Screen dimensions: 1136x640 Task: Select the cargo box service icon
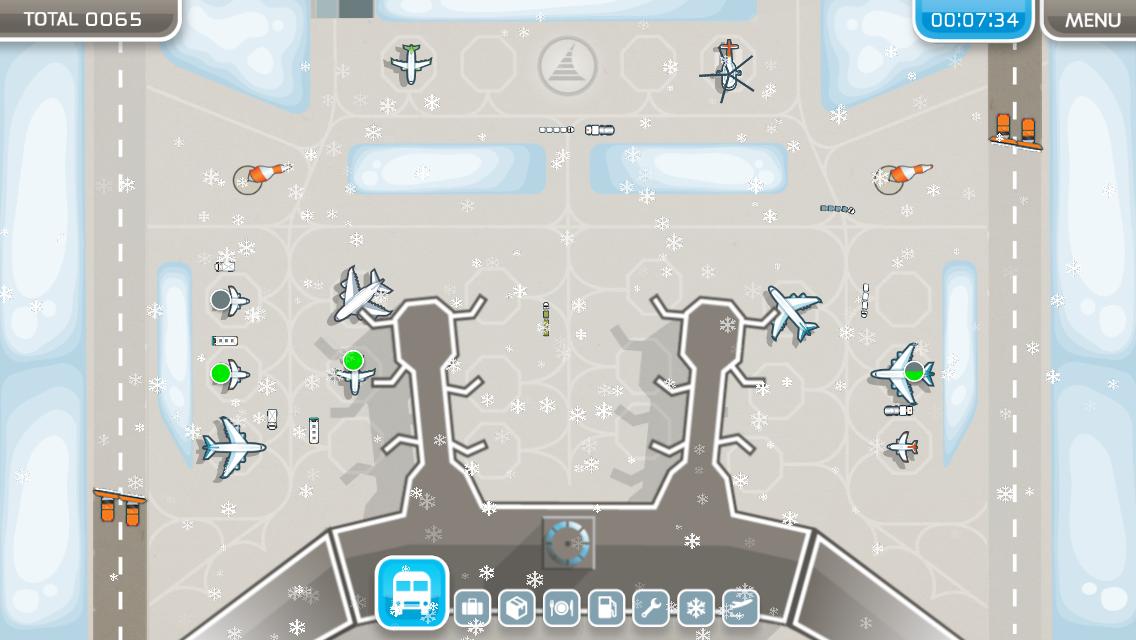[x=517, y=607]
